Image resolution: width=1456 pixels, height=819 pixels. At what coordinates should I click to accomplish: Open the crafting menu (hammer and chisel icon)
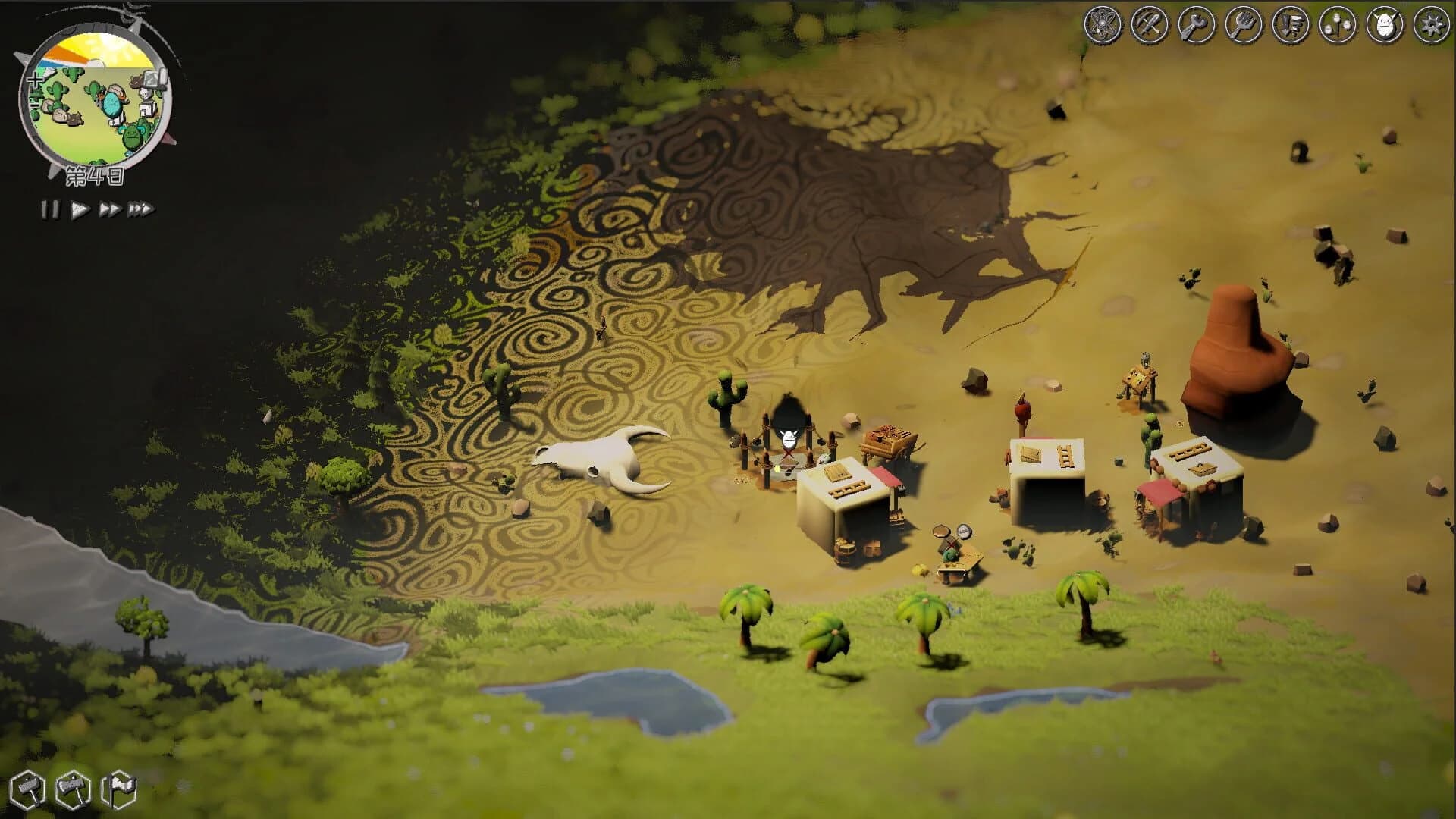pyautogui.click(x=1150, y=23)
